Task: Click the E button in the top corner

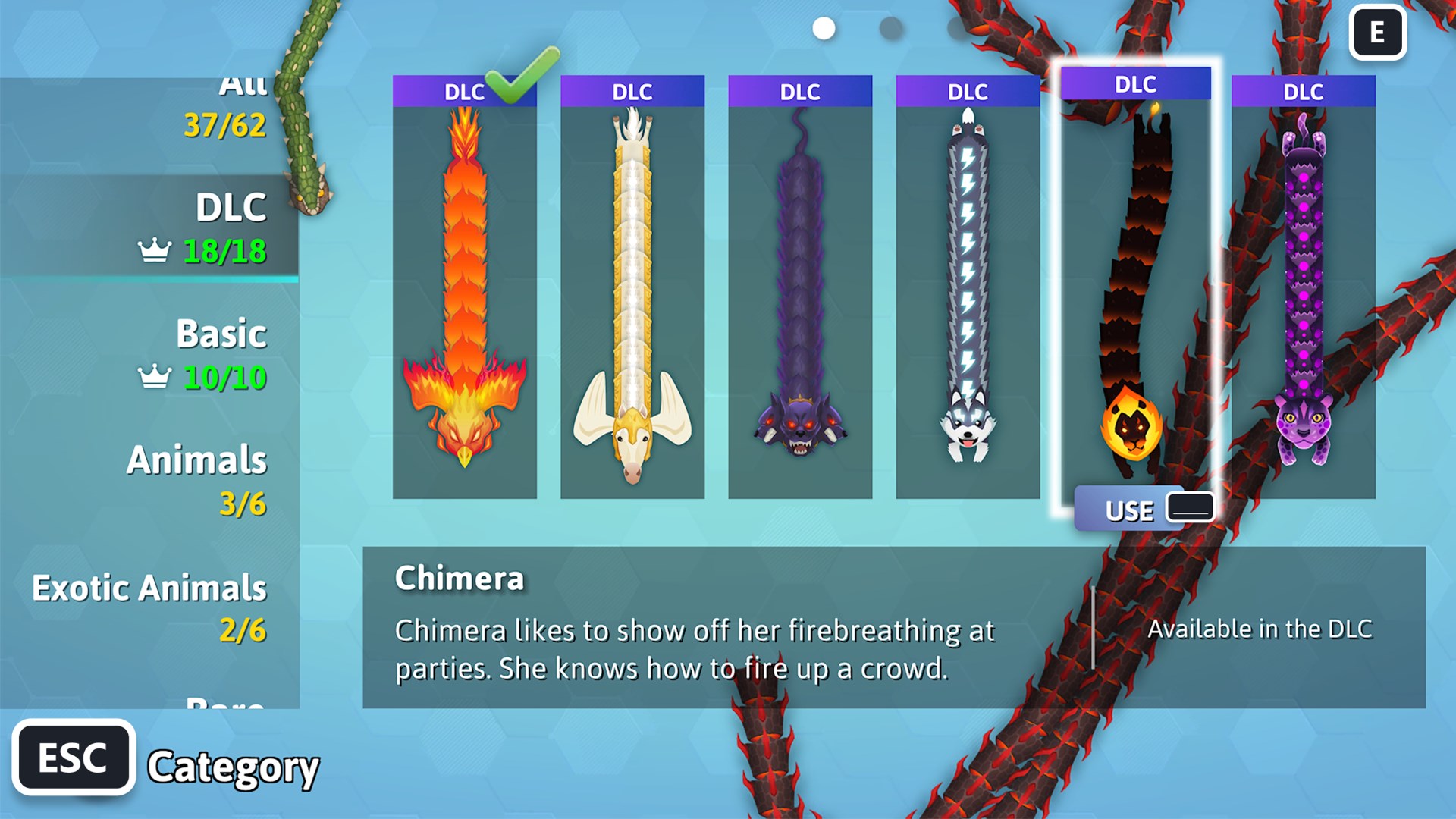Action: 1378,33
